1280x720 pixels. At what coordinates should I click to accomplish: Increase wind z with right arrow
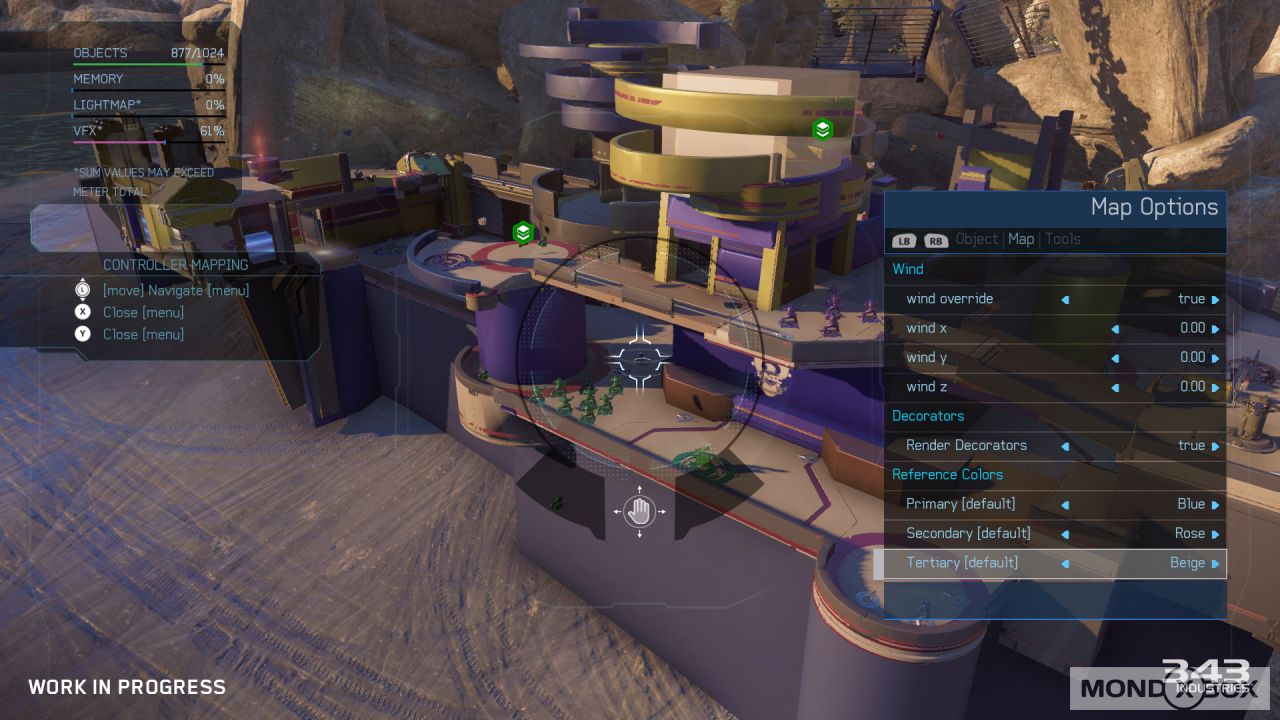(1215, 387)
